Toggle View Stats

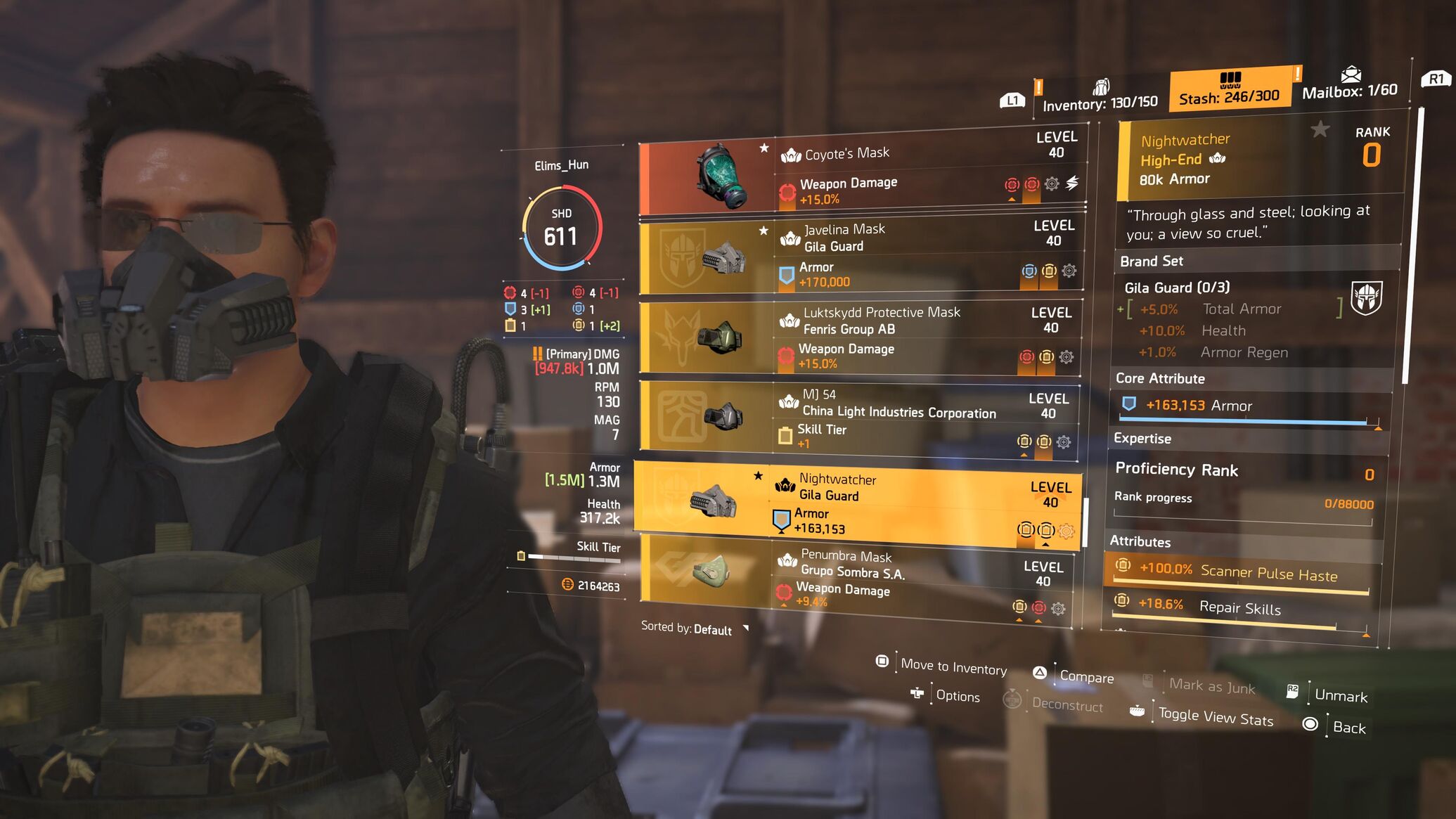click(x=1216, y=717)
